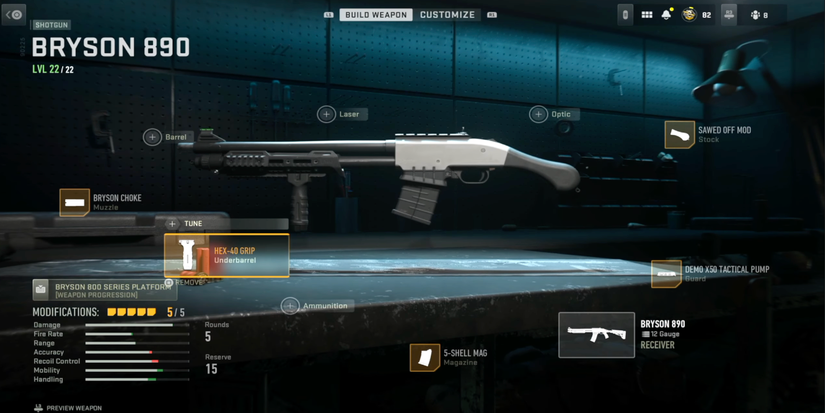Open the Customize tab
Viewport: 825px width, 413px height.
point(447,15)
